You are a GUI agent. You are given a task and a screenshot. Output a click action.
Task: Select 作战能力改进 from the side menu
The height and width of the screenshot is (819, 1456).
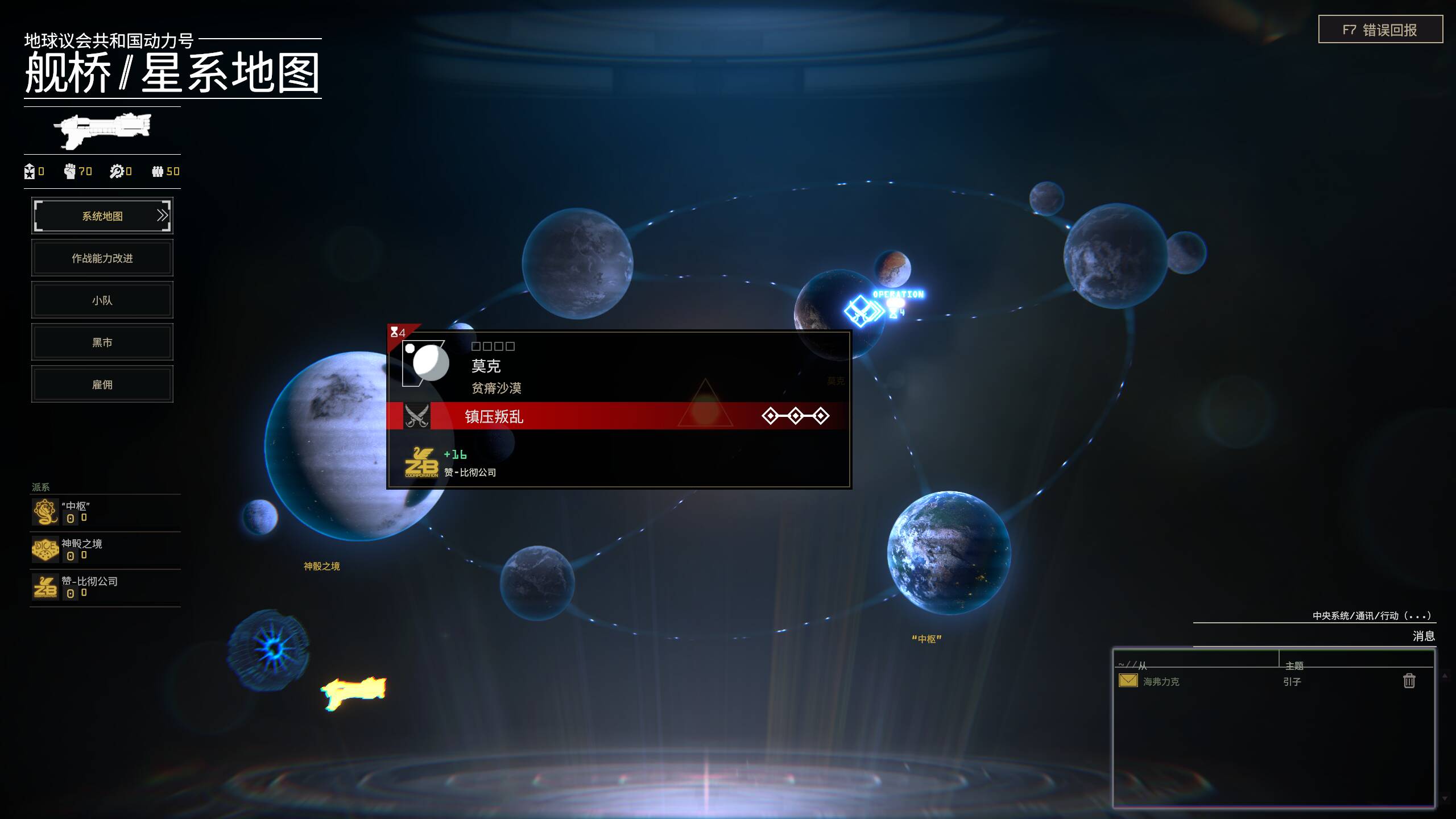[x=102, y=258]
